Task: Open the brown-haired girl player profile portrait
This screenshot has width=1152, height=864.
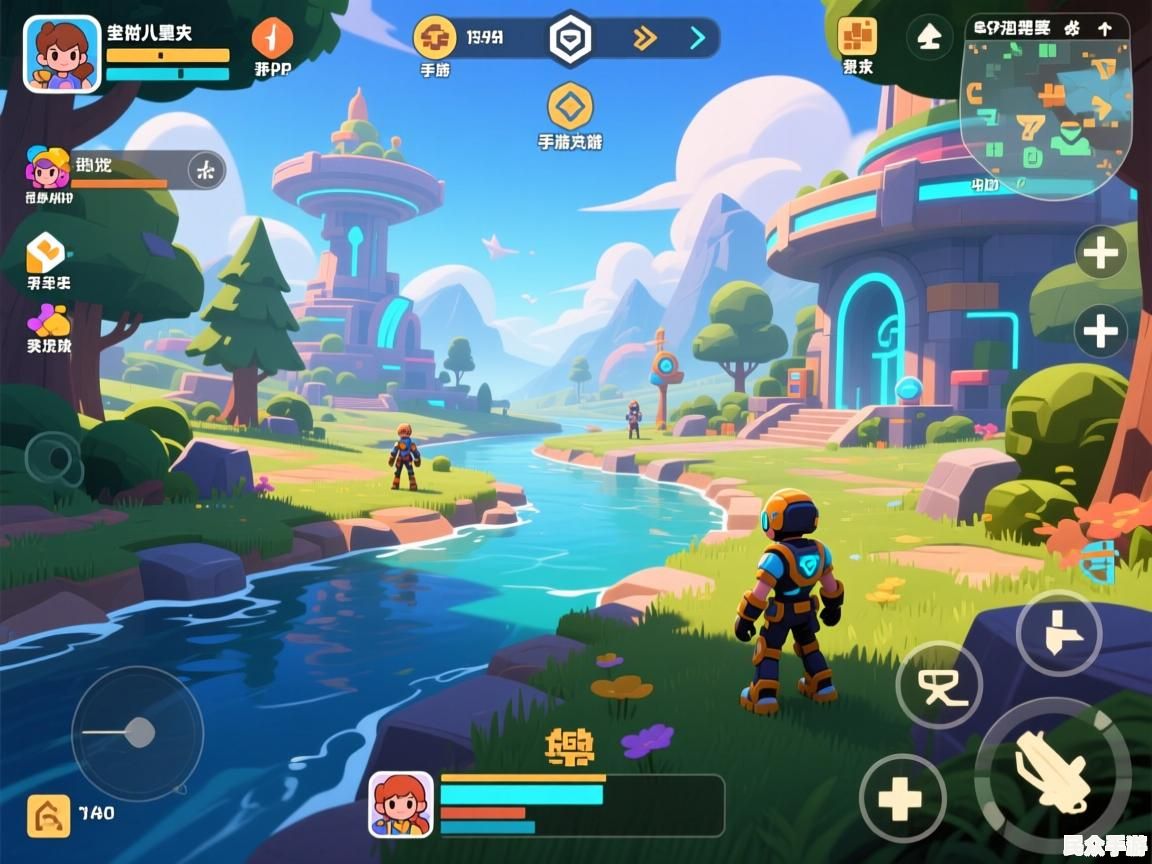Action: tap(62, 54)
